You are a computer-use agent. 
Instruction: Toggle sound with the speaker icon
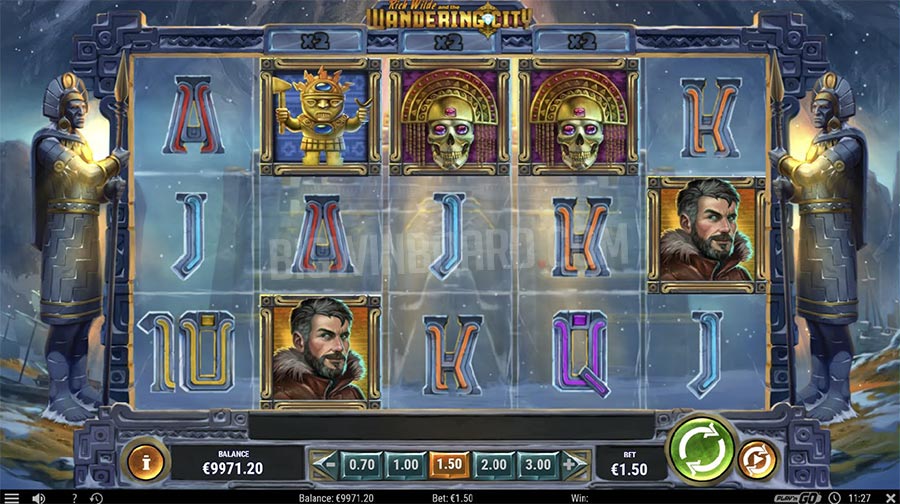(39, 497)
